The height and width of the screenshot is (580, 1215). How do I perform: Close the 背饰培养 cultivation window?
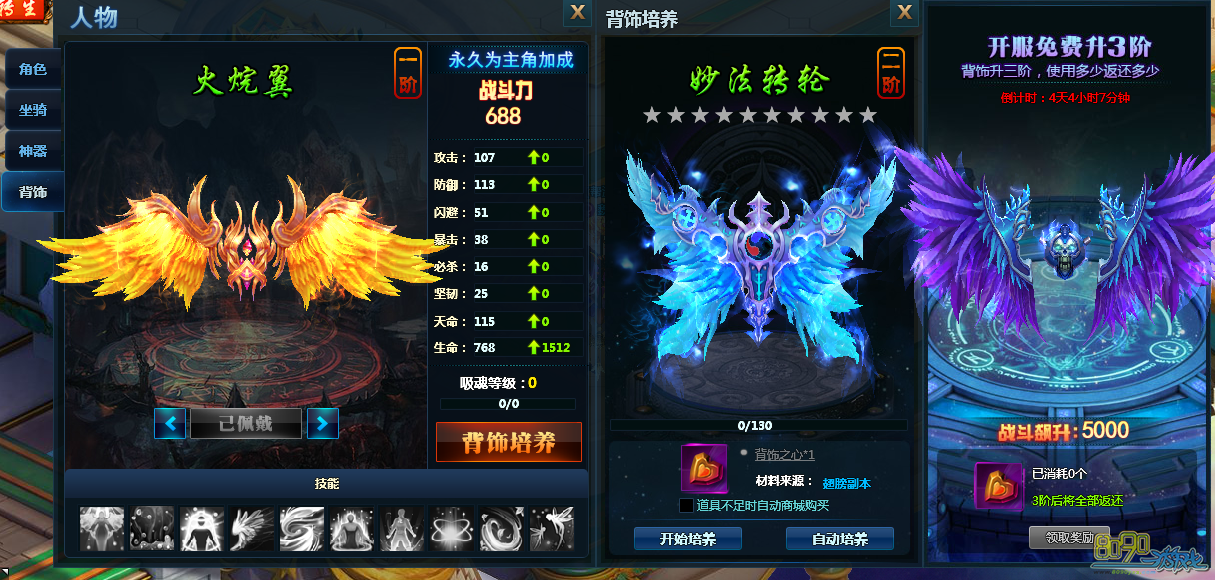(x=904, y=12)
